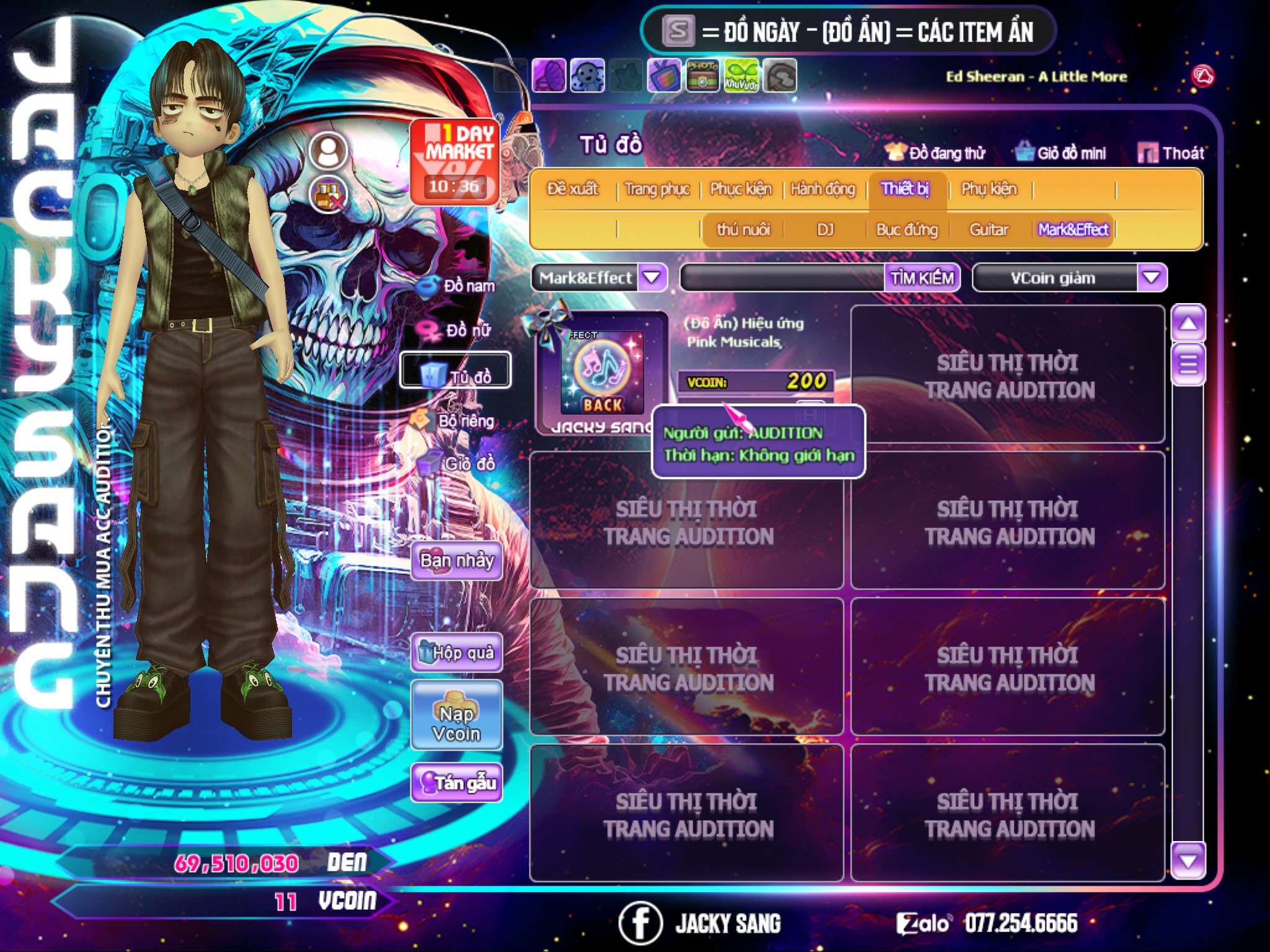Open the VCoin giảm sort dropdown

coord(1152,278)
